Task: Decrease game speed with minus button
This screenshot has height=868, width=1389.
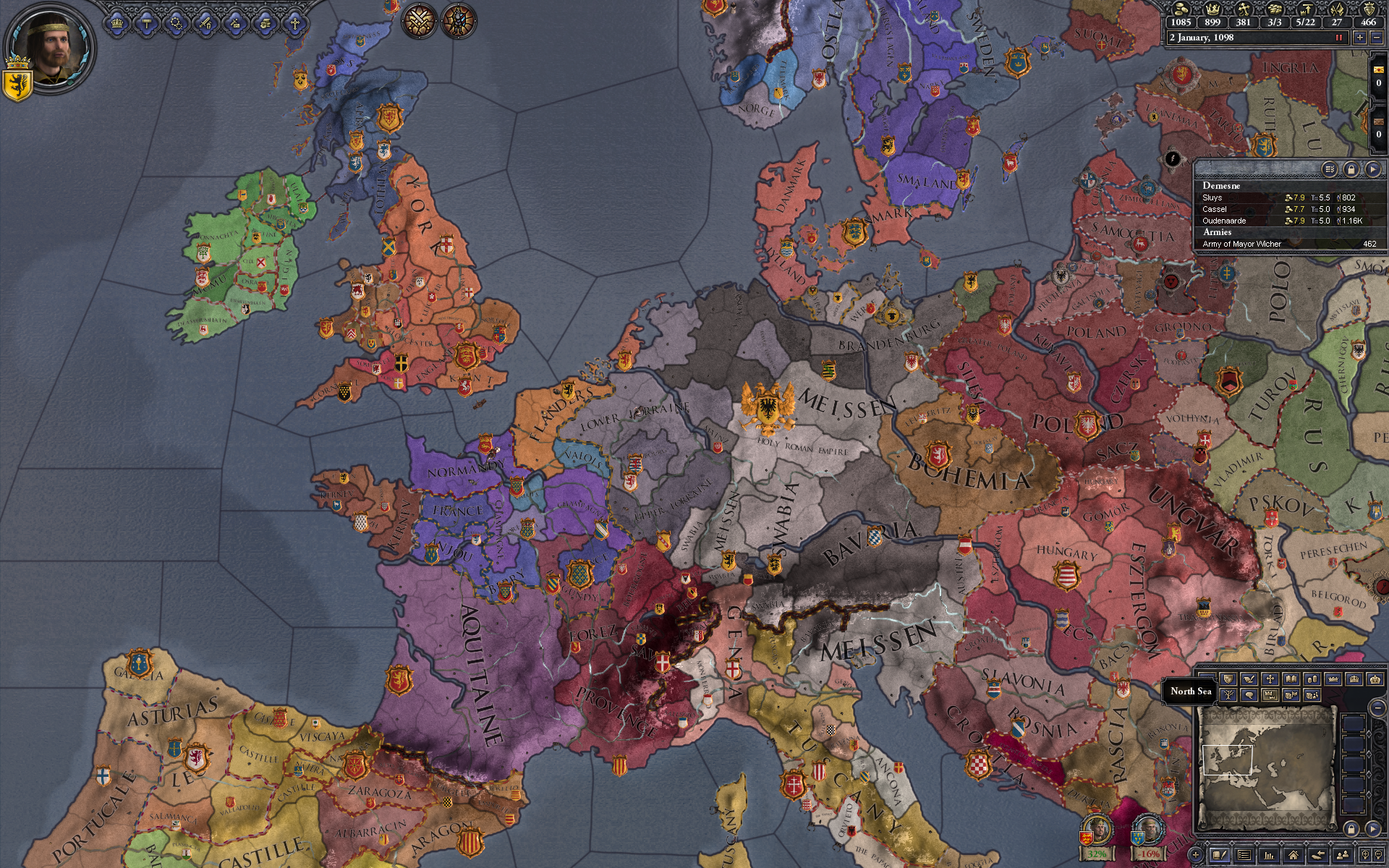Action: pos(1376,38)
